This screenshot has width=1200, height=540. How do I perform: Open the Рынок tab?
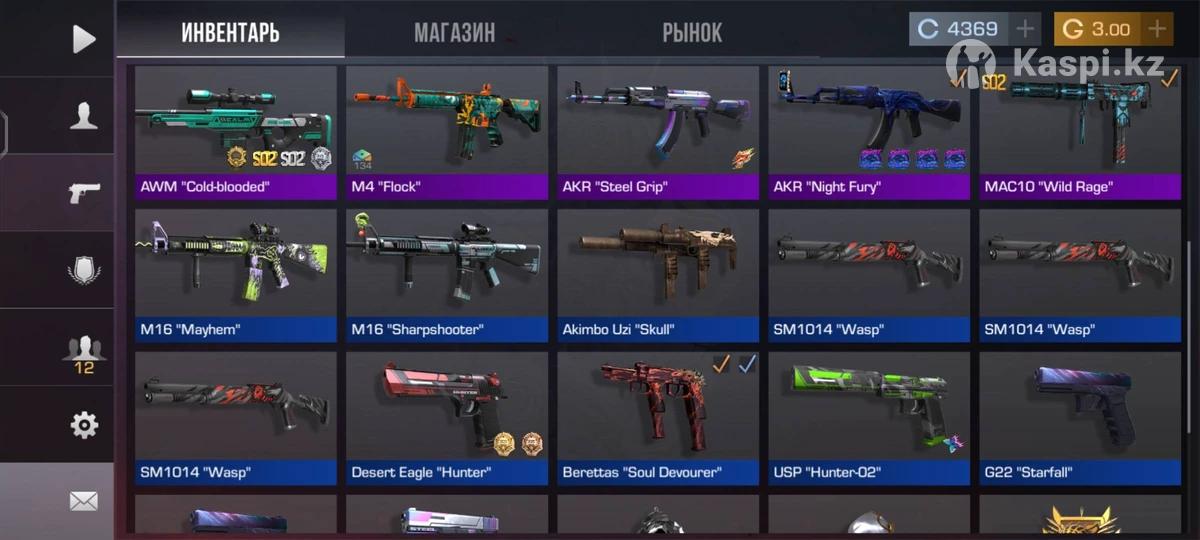[691, 32]
